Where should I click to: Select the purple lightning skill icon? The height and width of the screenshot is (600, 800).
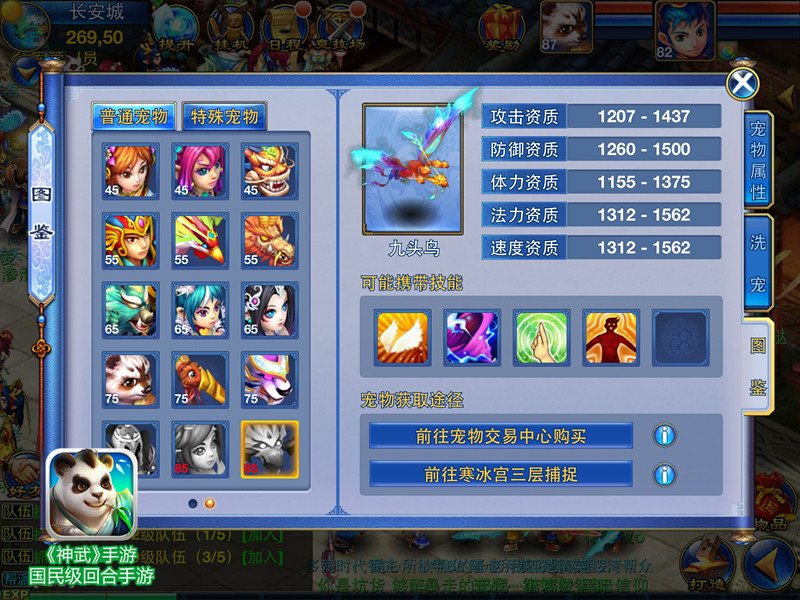pos(471,337)
